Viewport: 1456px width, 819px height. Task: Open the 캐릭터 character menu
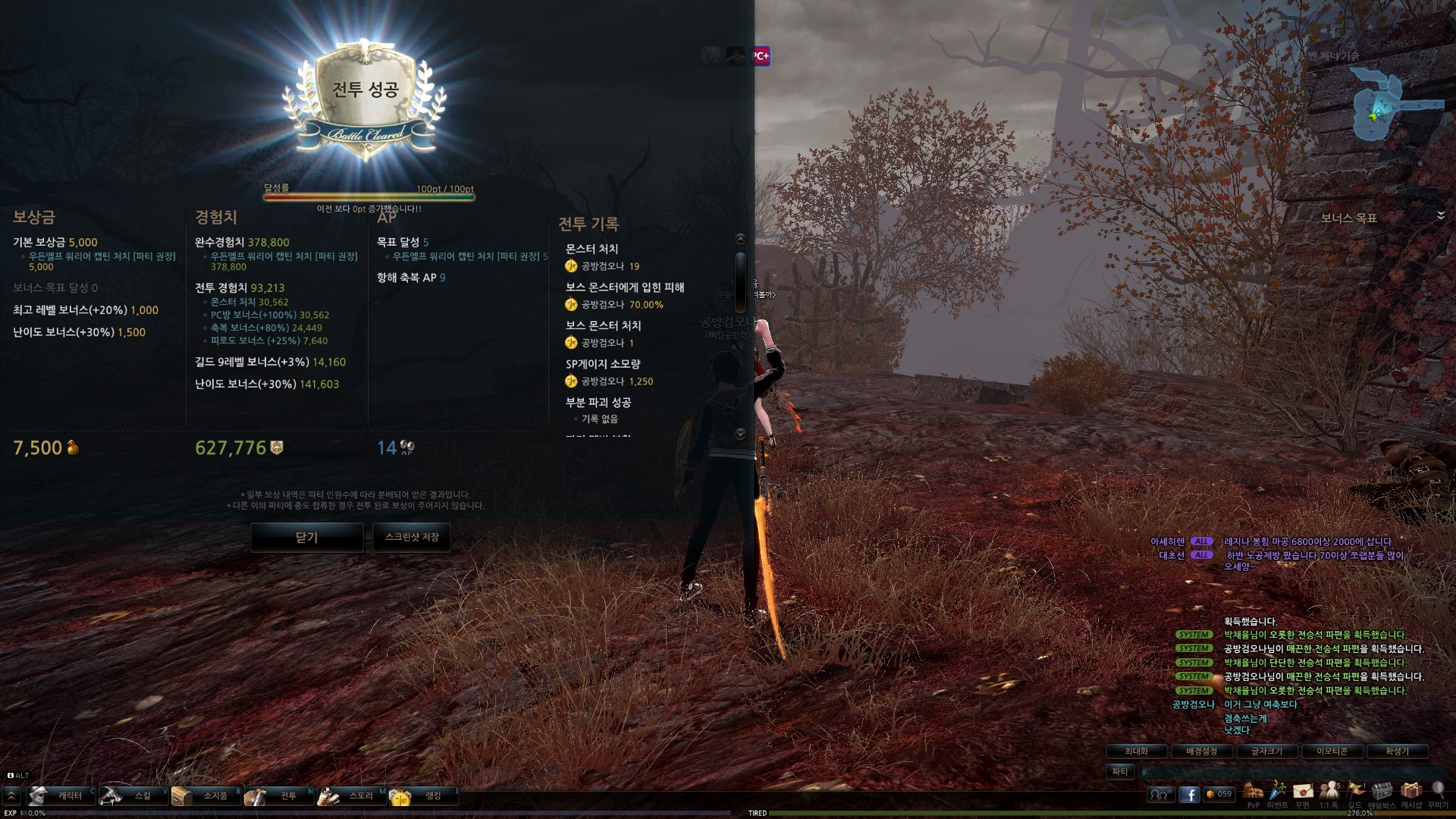click(x=61, y=795)
